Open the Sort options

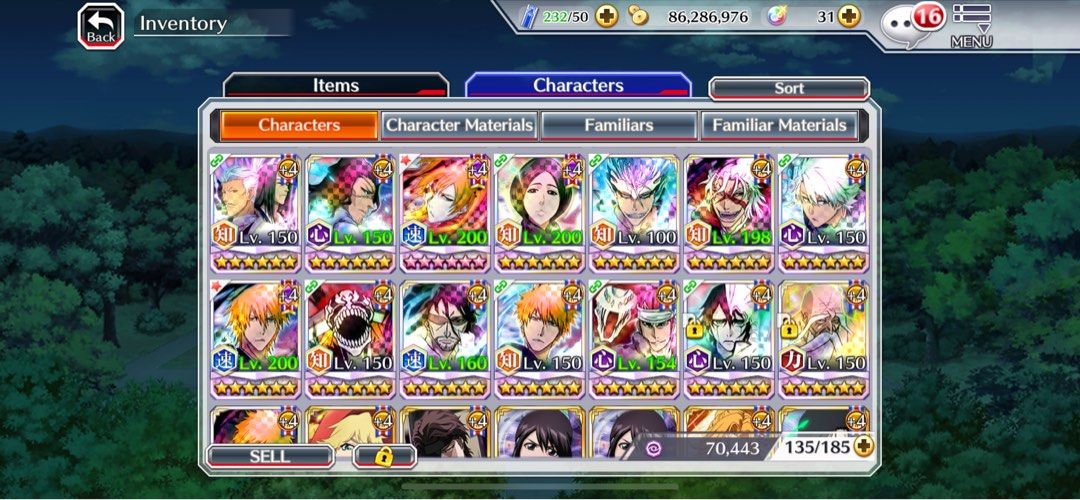pyautogui.click(x=788, y=89)
